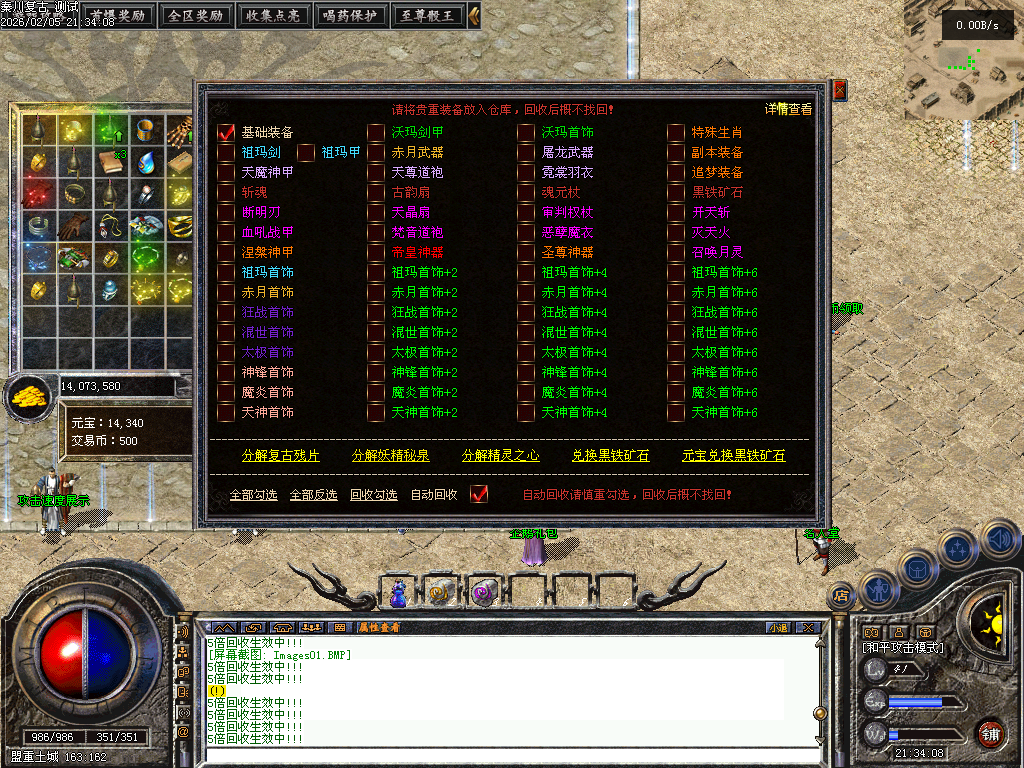Open 详情查看 details link
Viewport: 1024px width, 768px height.
789,109
